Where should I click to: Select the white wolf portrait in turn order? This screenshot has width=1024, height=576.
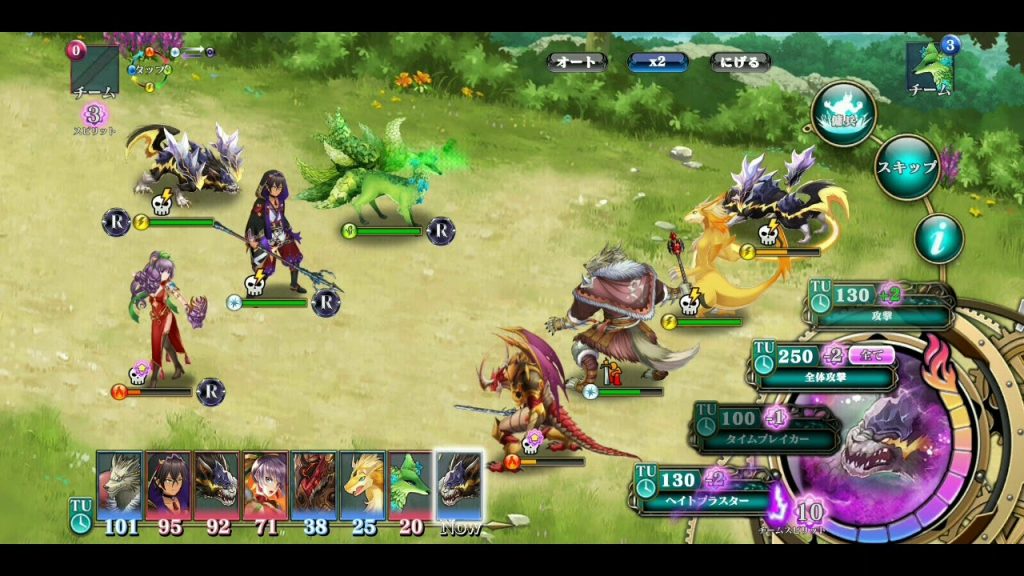click(119, 485)
